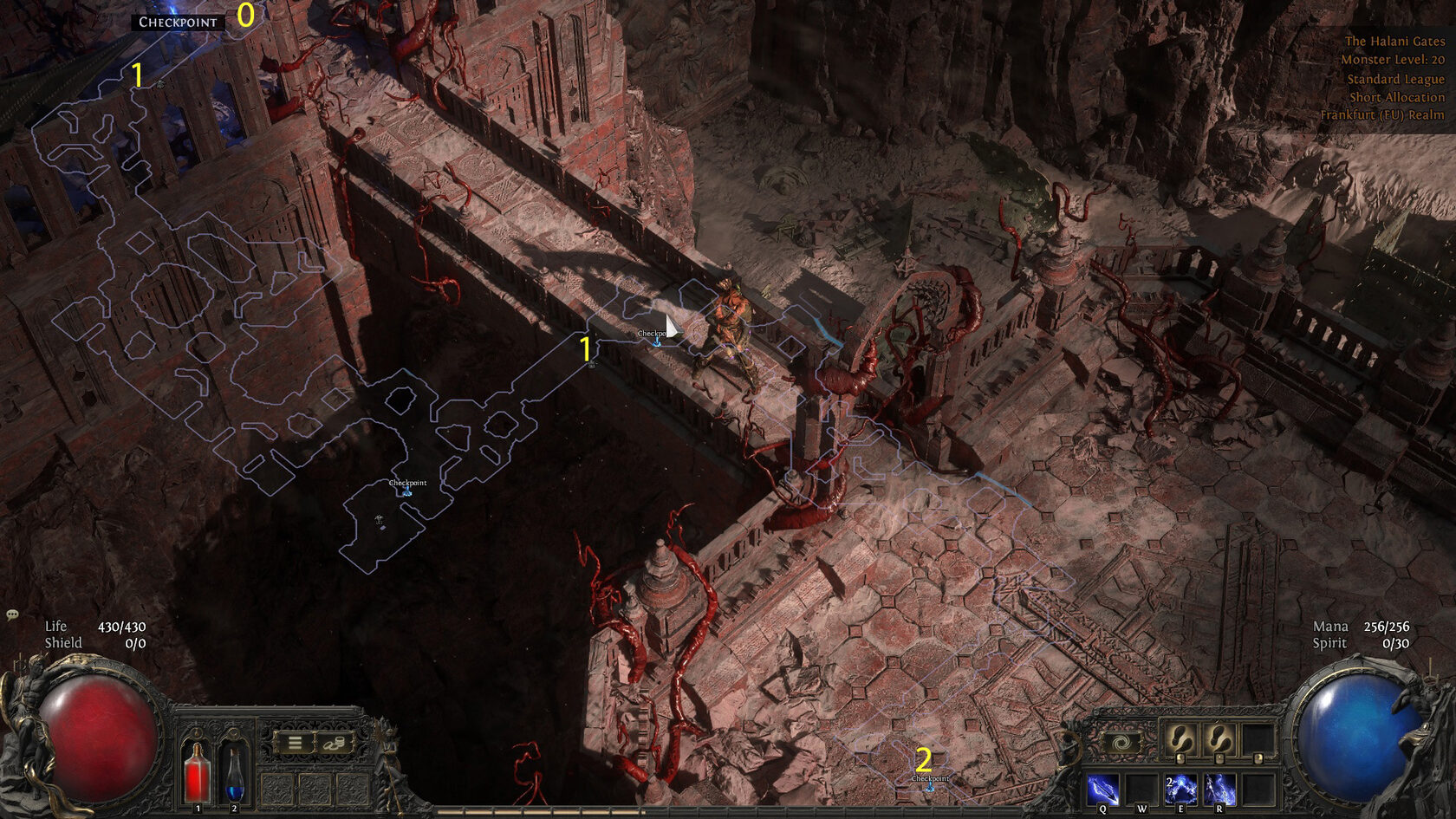Activate the lightning skill bound to E

tap(1180, 790)
